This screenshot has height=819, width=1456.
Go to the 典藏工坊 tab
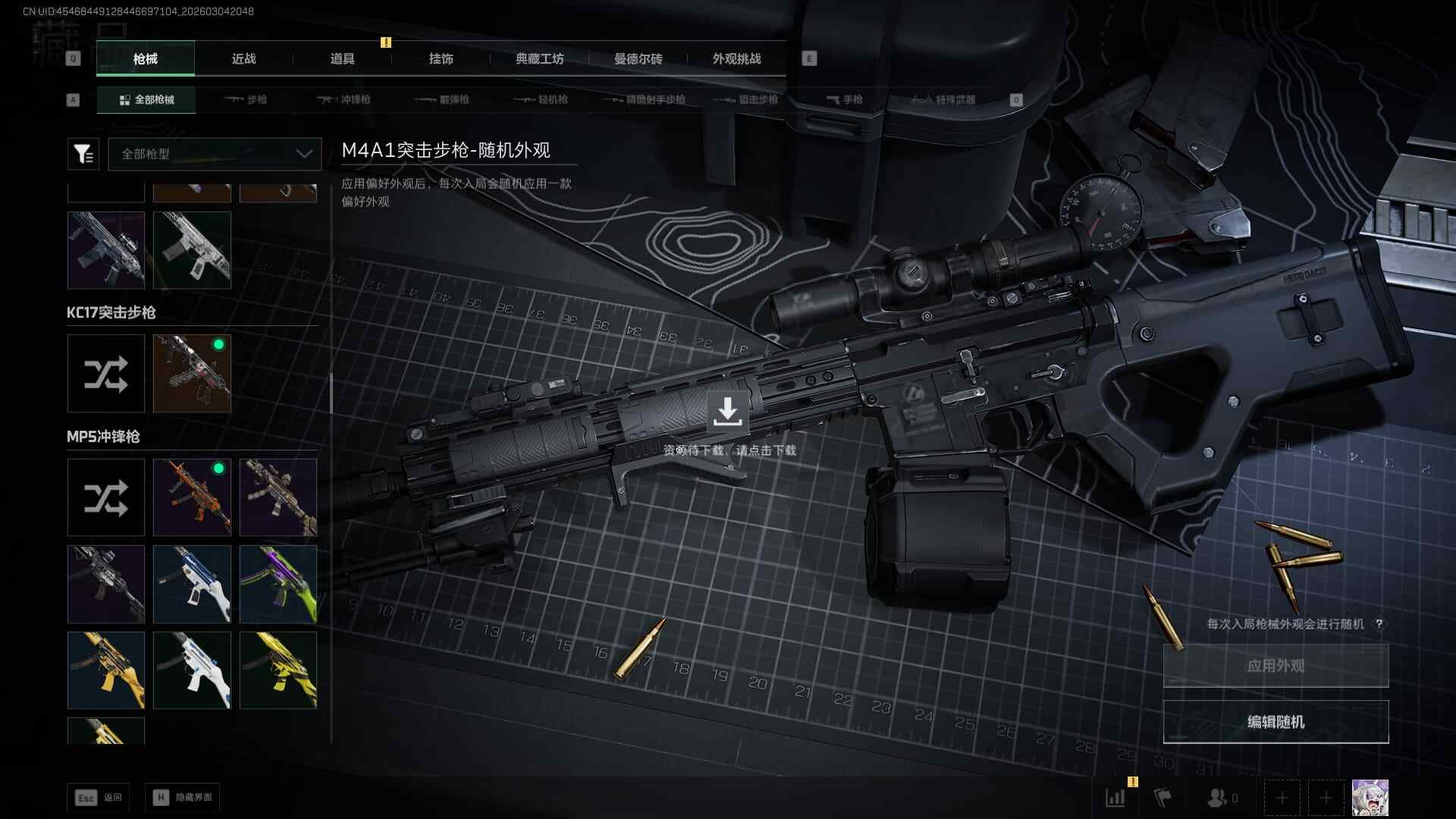click(x=539, y=58)
